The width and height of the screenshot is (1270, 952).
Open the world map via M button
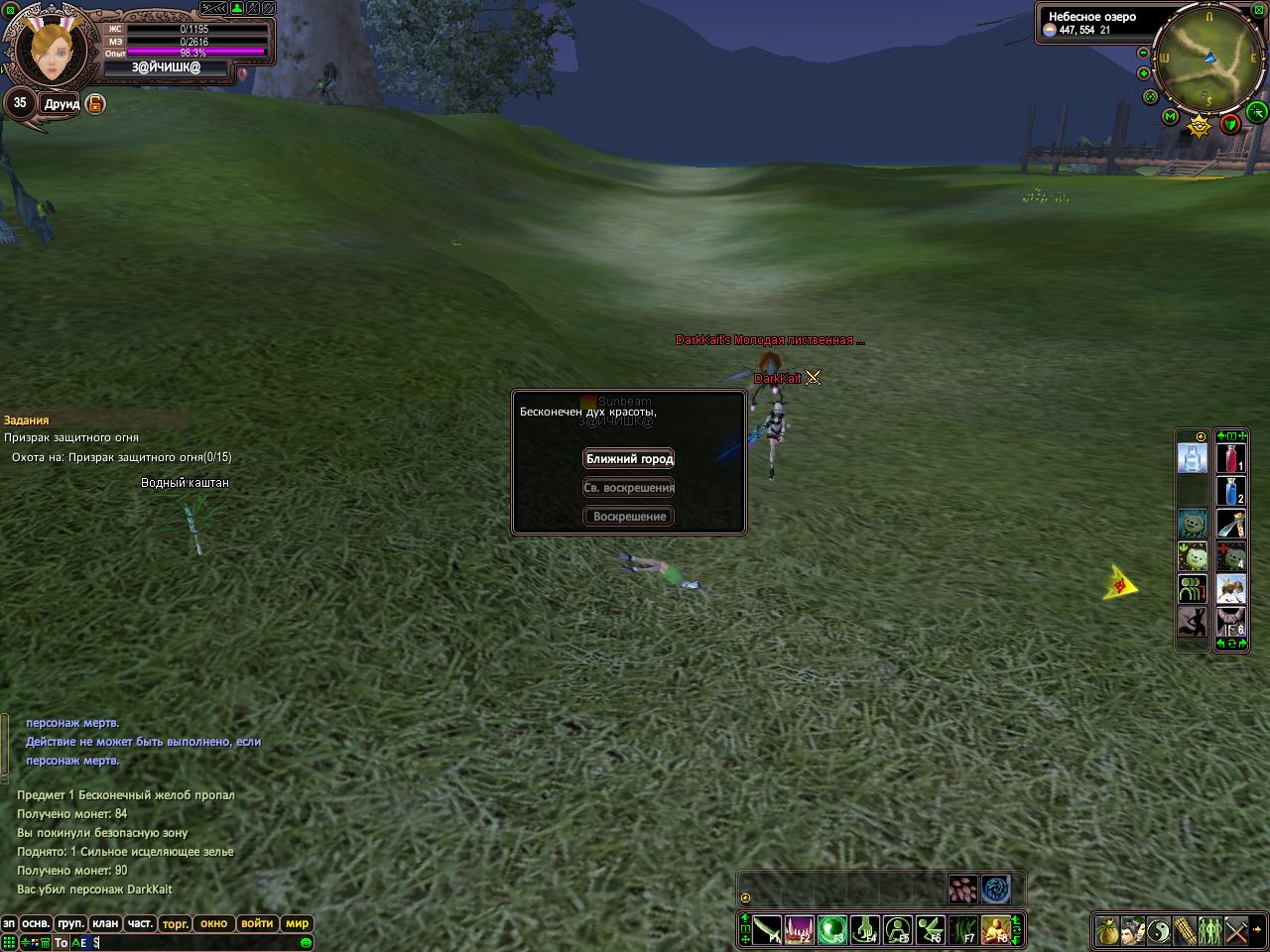[1170, 118]
